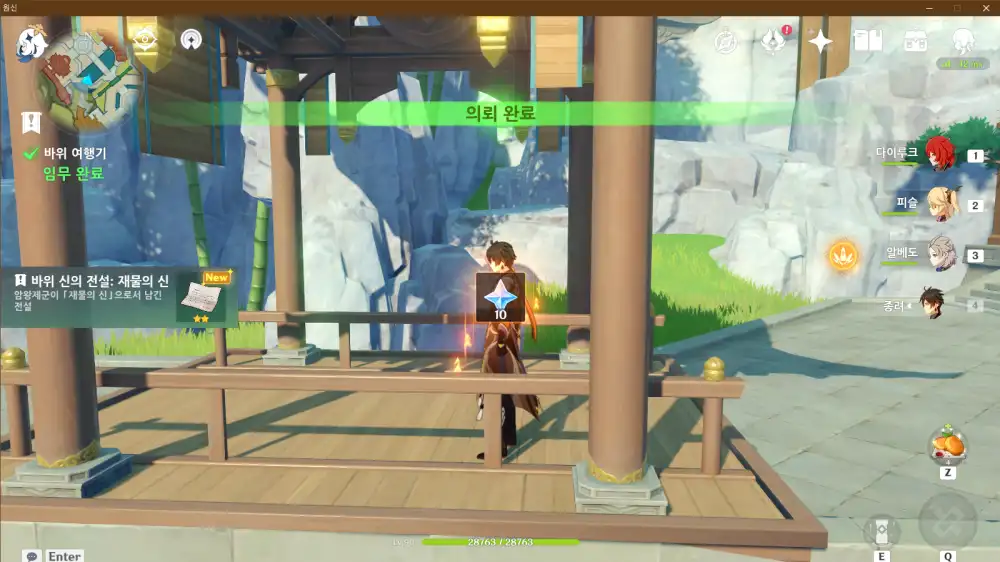Open the compass events icon
Screen dimensions: 1000x562
pyautogui.click(x=726, y=42)
